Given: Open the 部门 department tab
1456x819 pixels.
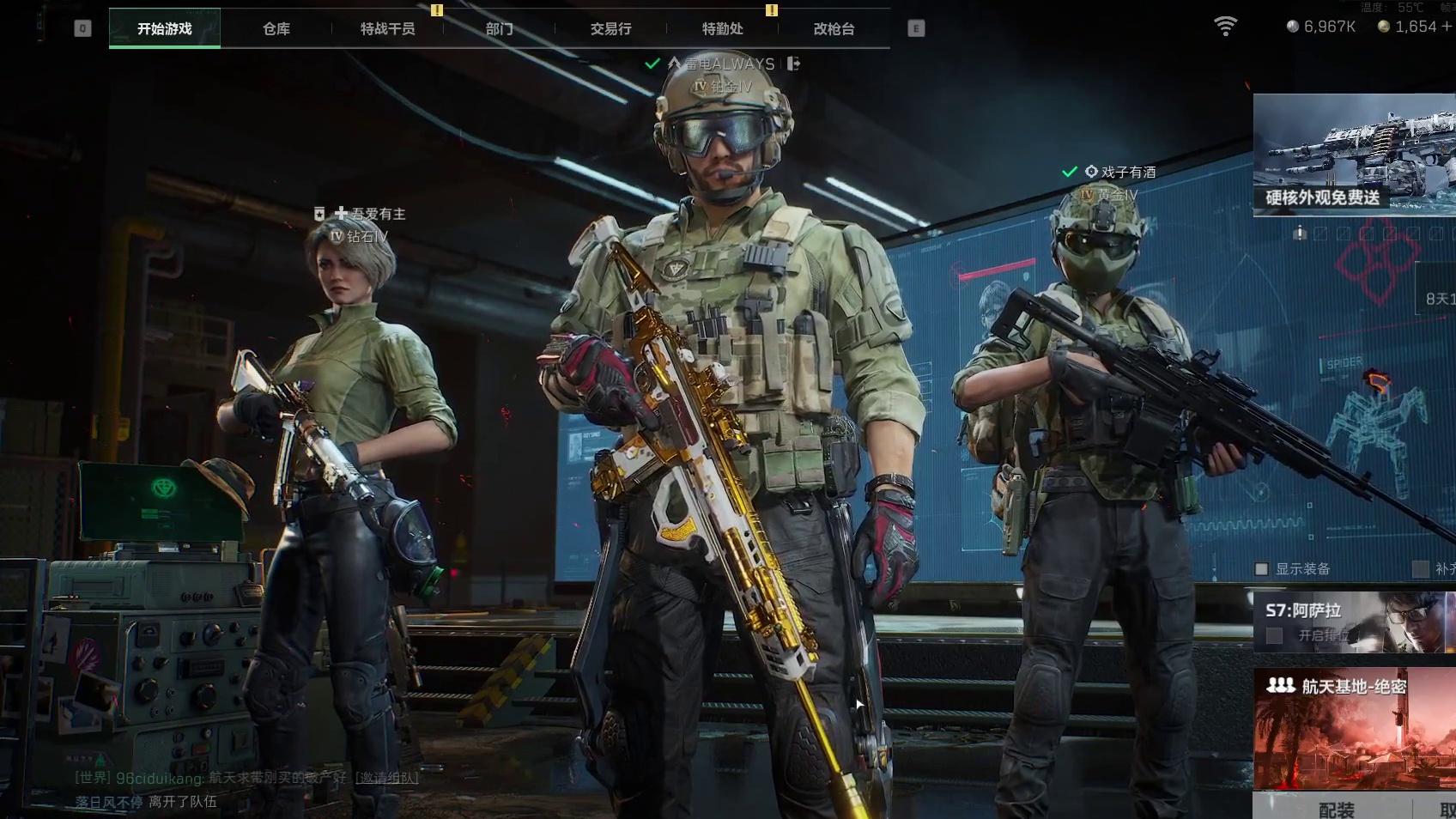Looking at the screenshot, I should 499,28.
